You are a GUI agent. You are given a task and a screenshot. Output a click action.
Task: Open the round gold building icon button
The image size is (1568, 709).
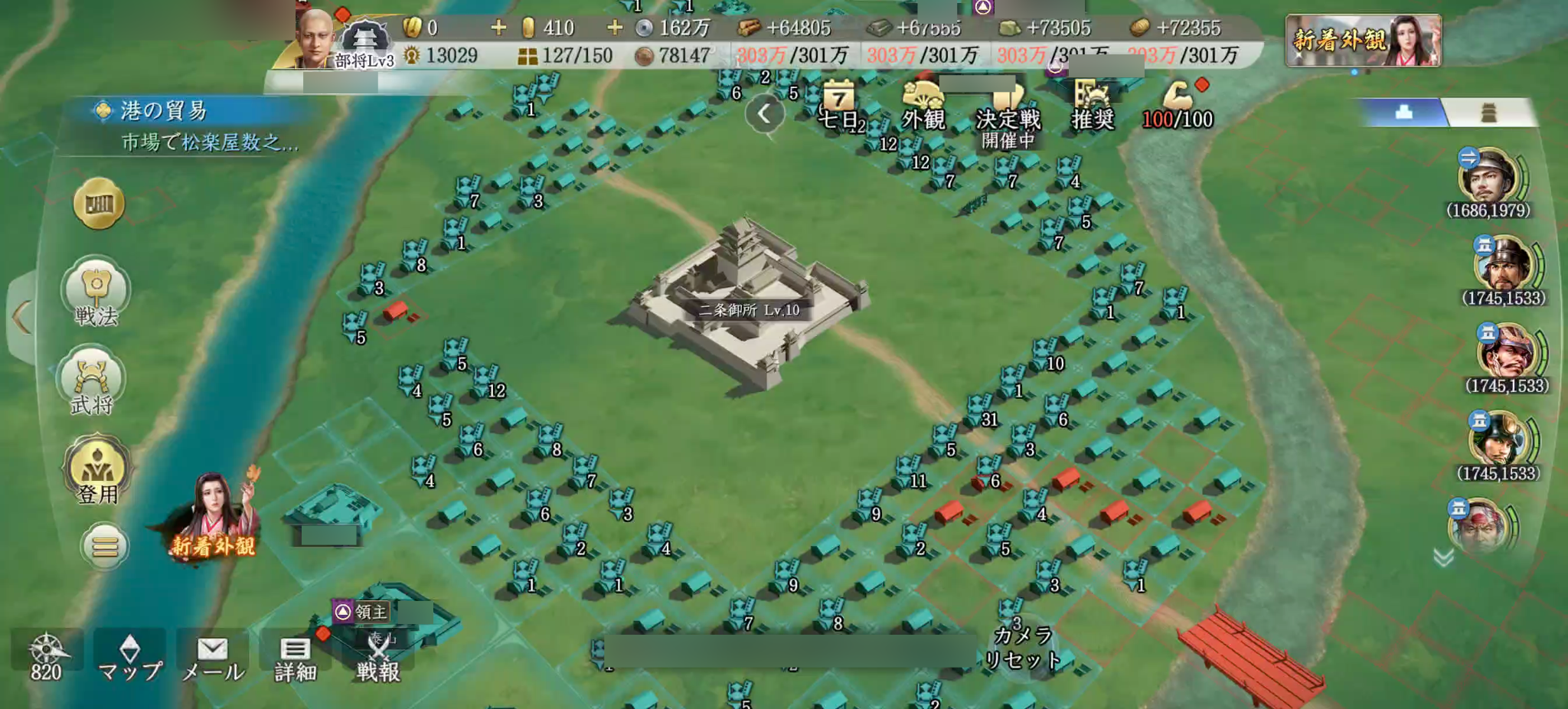(x=100, y=204)
